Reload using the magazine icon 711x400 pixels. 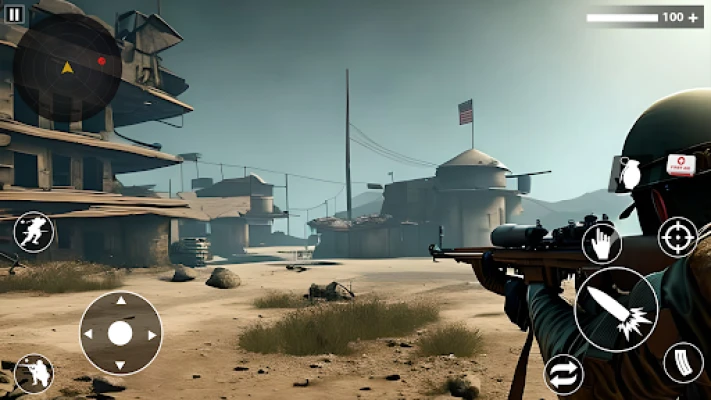pos(684,362)
